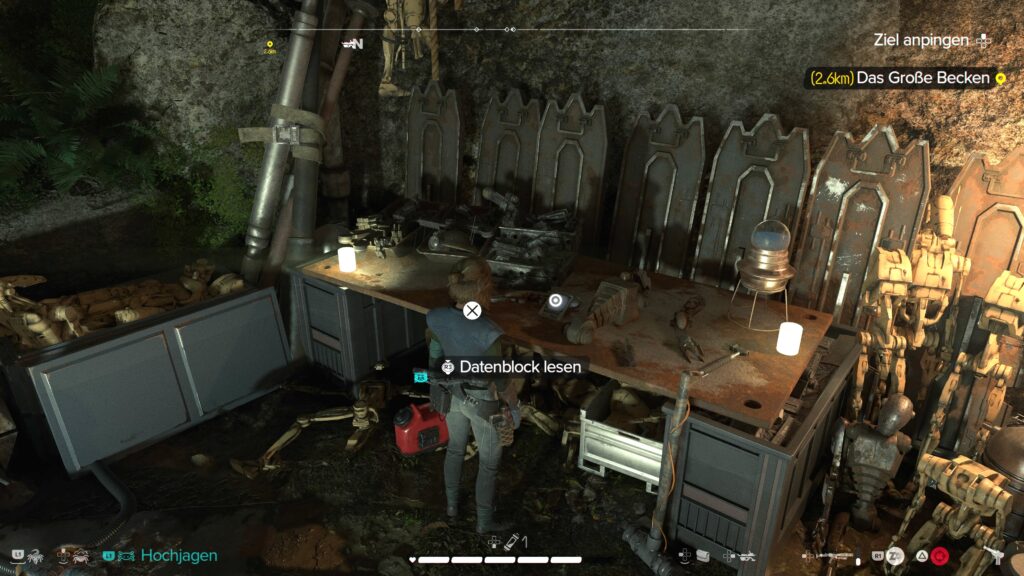Viewport: 1024px width, 576px height.
Task: Activate the Hochjagen companion command
Action: [x=178, y=555]
